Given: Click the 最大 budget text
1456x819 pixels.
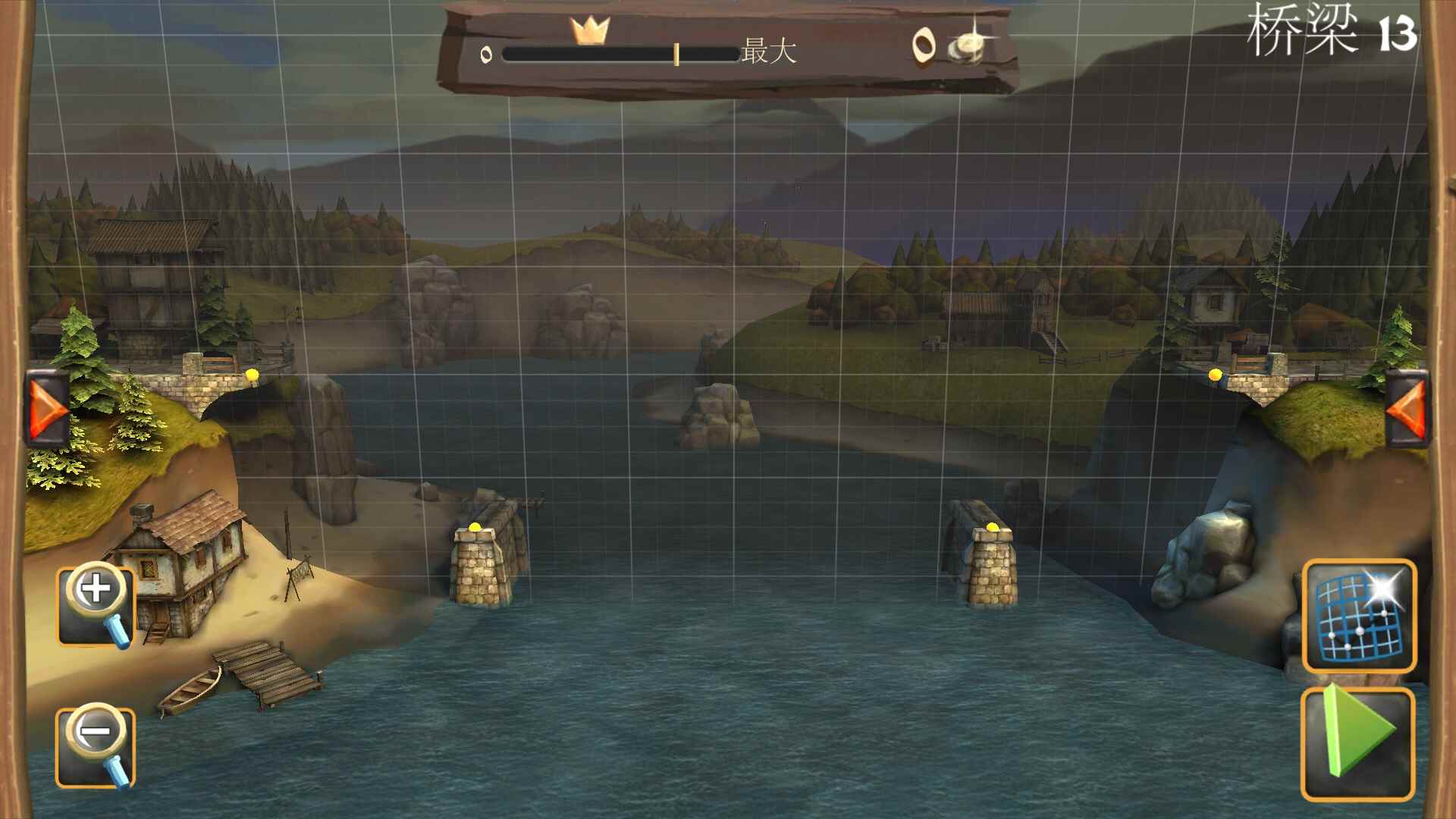Looking at the screenshot, I should pyautogui.click(x=766, y=53).
